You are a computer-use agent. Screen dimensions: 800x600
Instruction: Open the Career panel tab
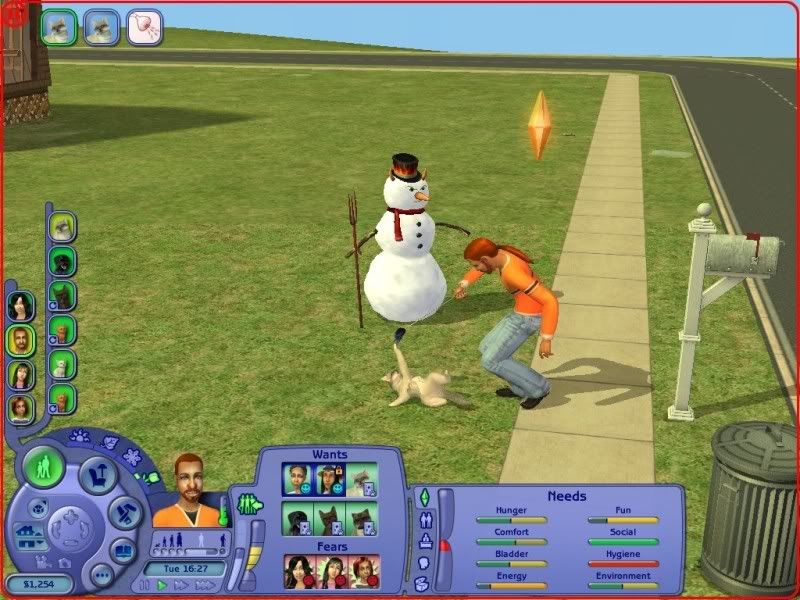(x=424, y=541)
